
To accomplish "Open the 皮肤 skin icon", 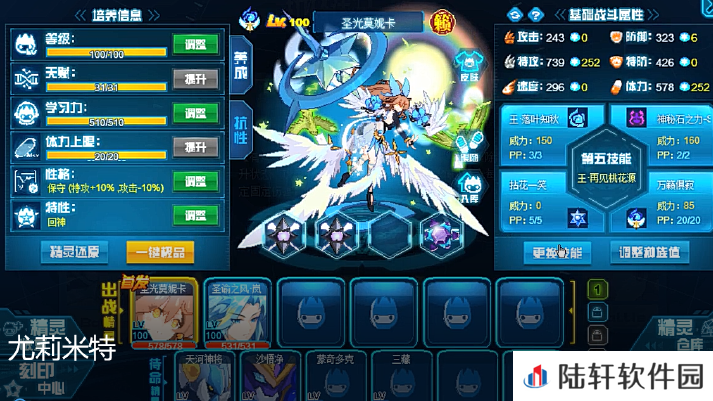I will click(x=469, y=66).
